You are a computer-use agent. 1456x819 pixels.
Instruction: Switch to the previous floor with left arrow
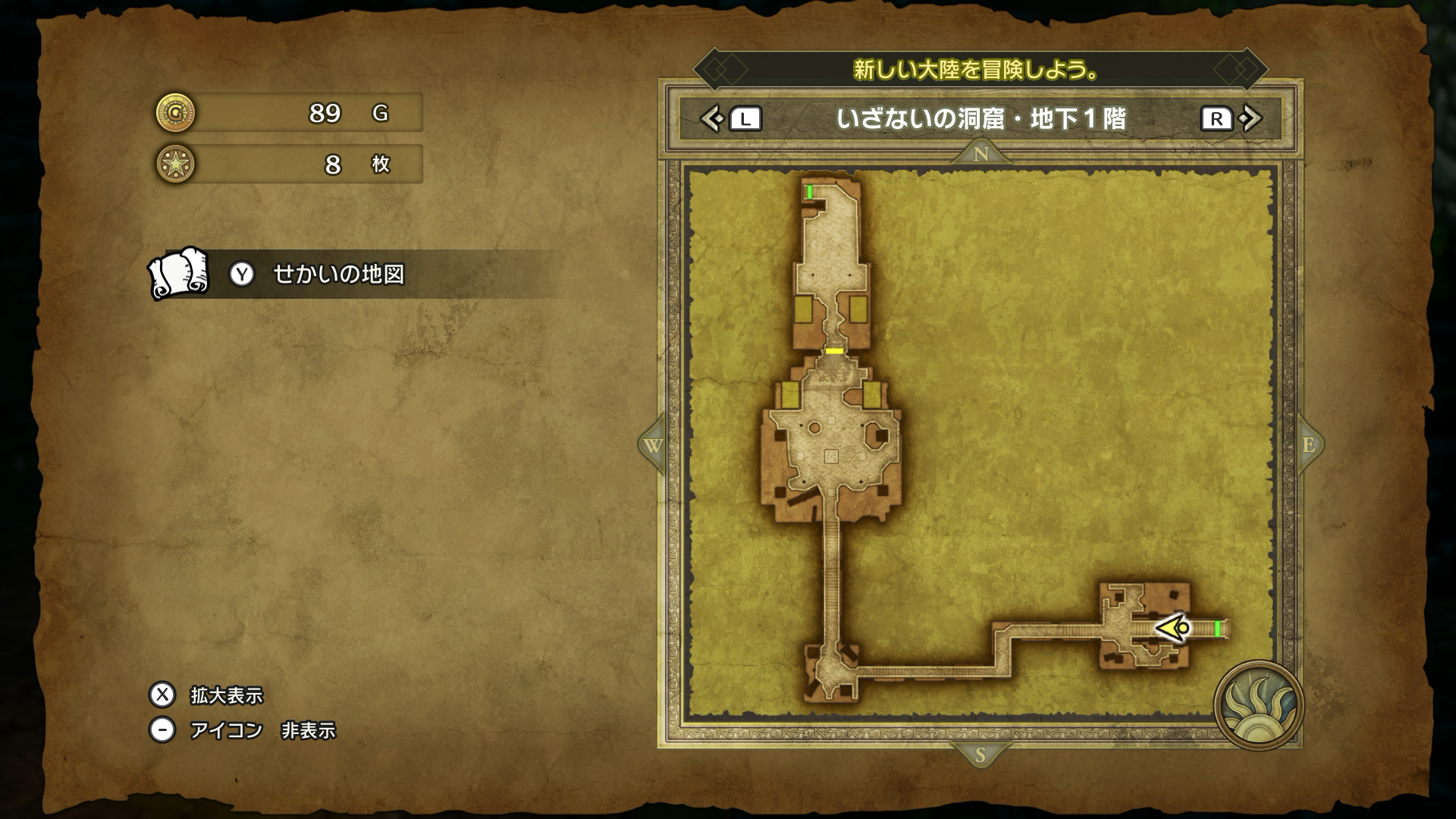click(x=712, y=119)
